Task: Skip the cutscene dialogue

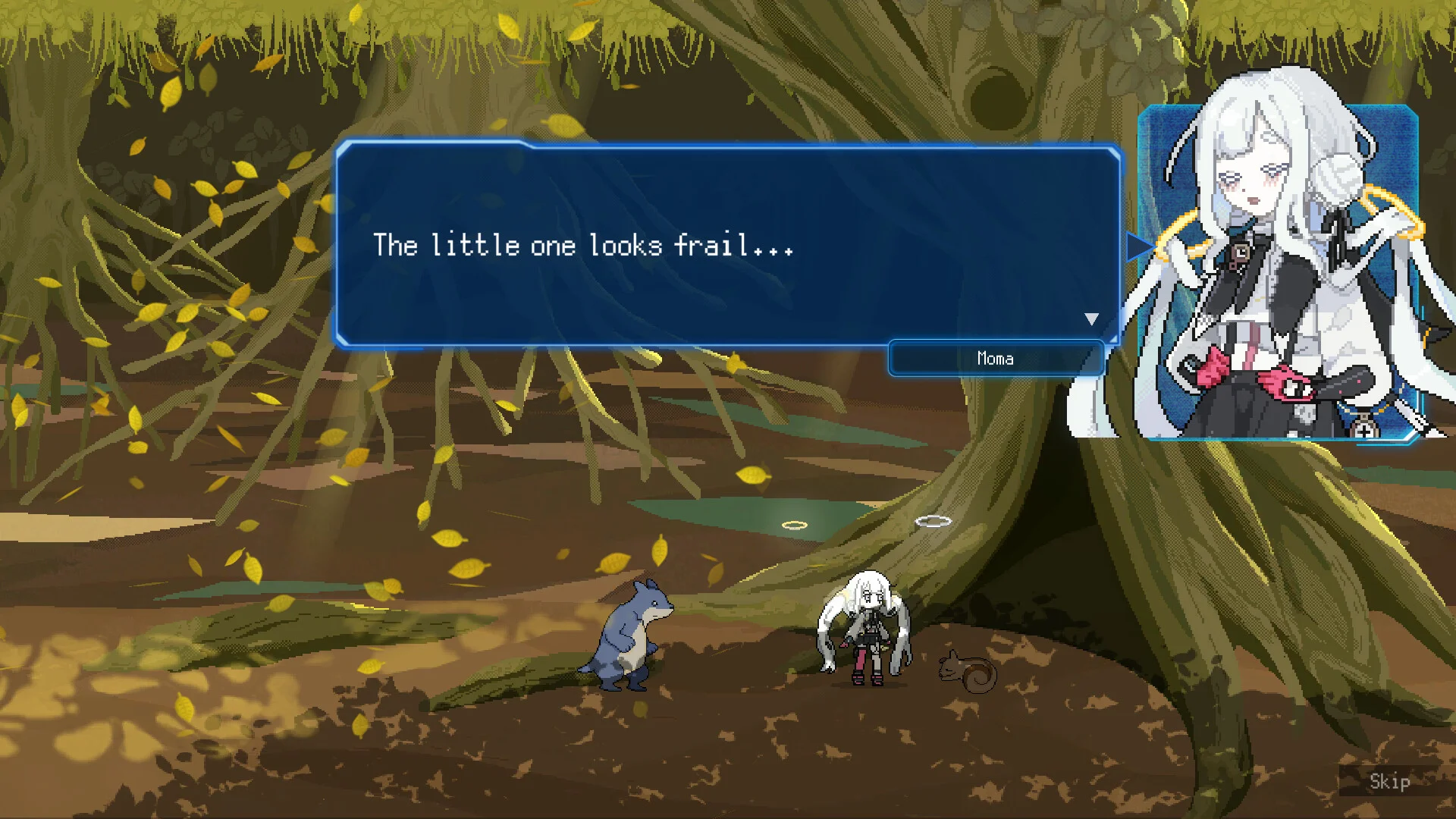Action: (x=1389, y=781)
